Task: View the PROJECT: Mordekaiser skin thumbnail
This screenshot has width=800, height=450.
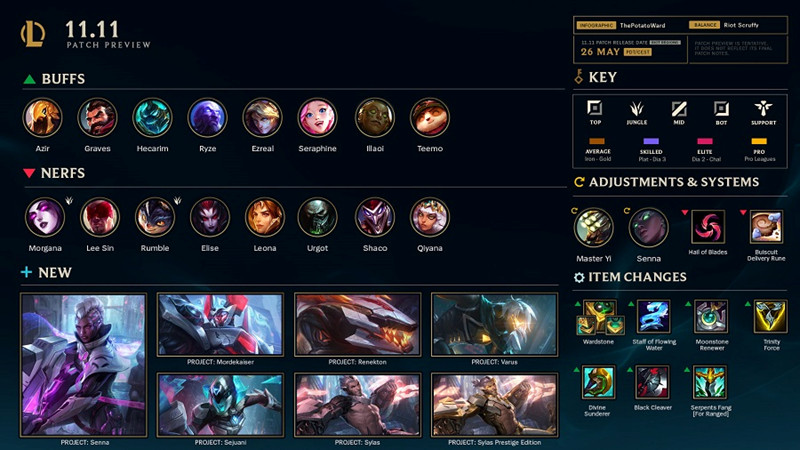Action: coord(220,325)
